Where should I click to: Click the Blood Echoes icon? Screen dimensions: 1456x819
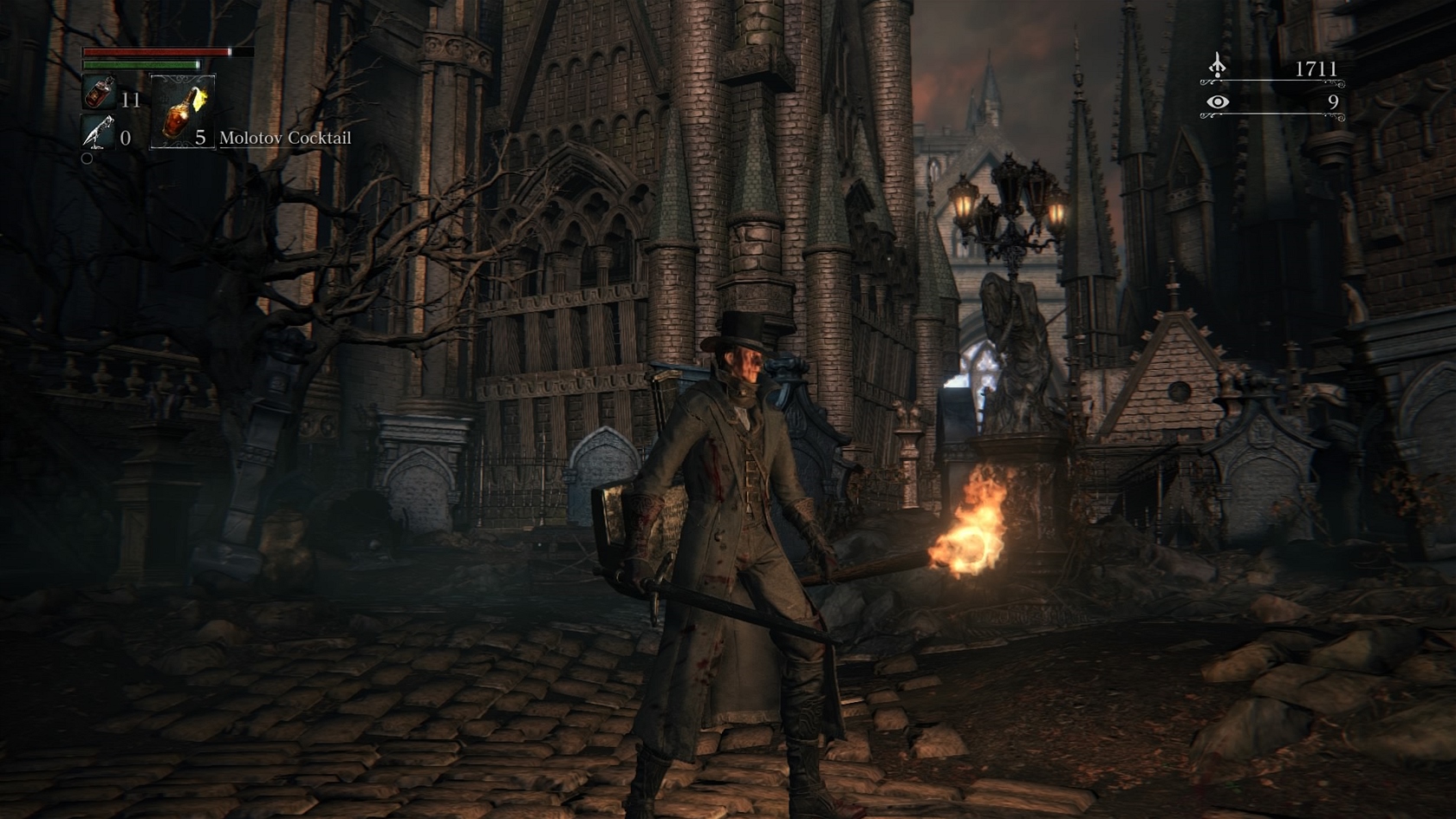1218,66
